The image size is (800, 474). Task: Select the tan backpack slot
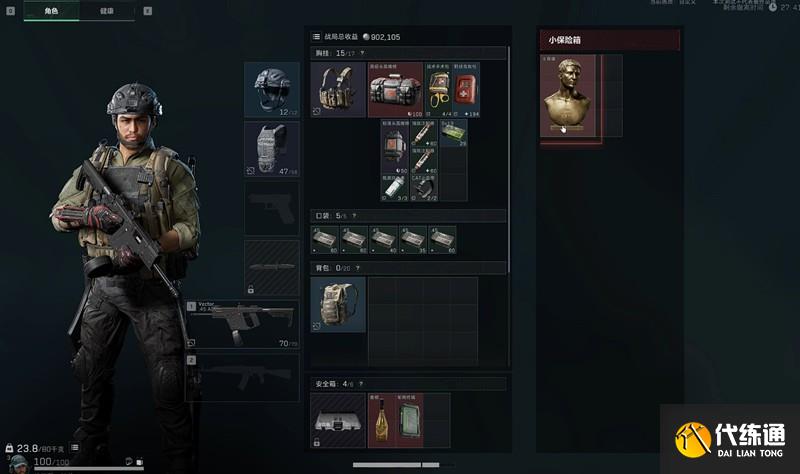[x=338, y=304]
